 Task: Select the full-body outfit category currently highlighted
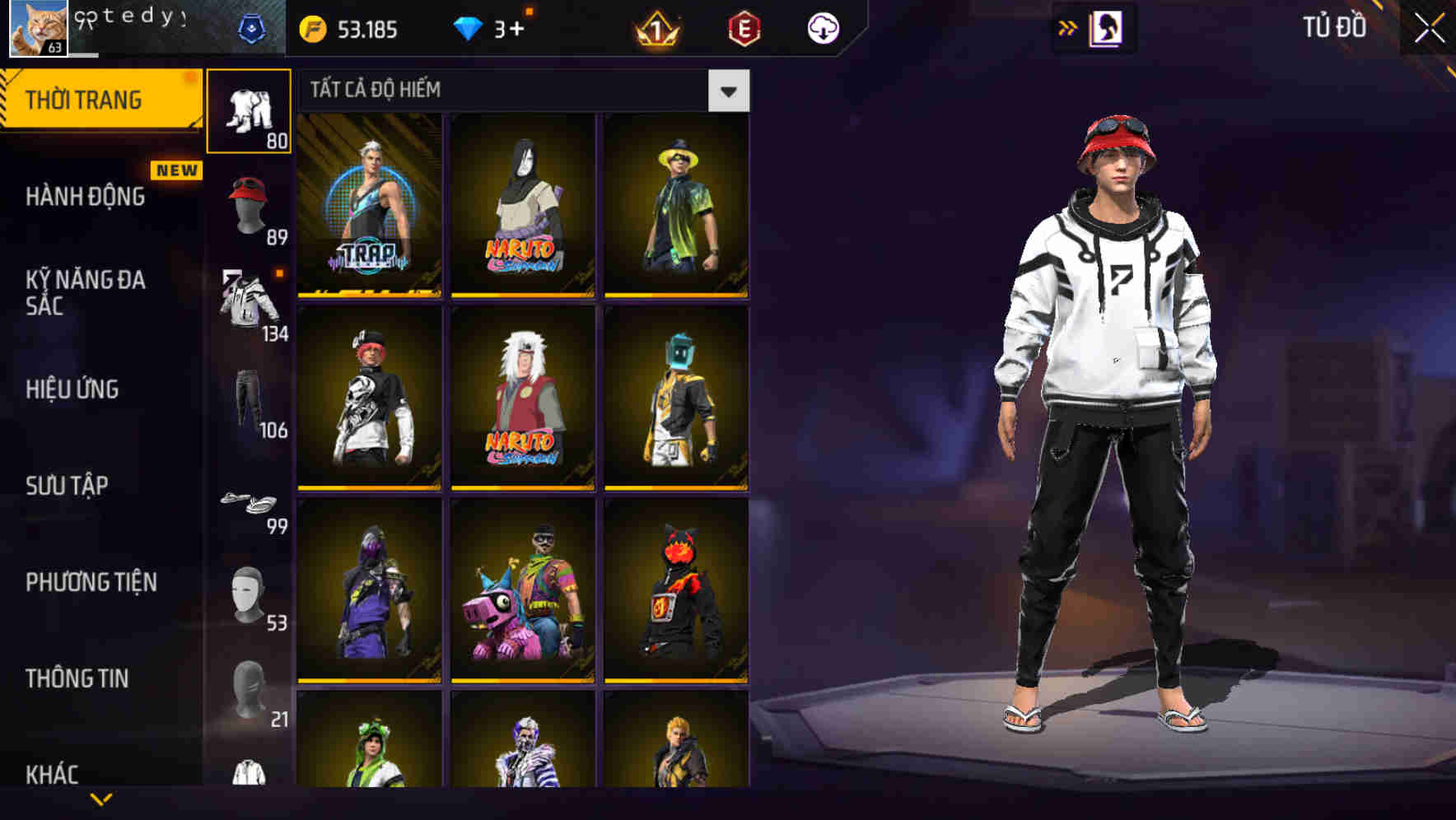click(250, 109)
